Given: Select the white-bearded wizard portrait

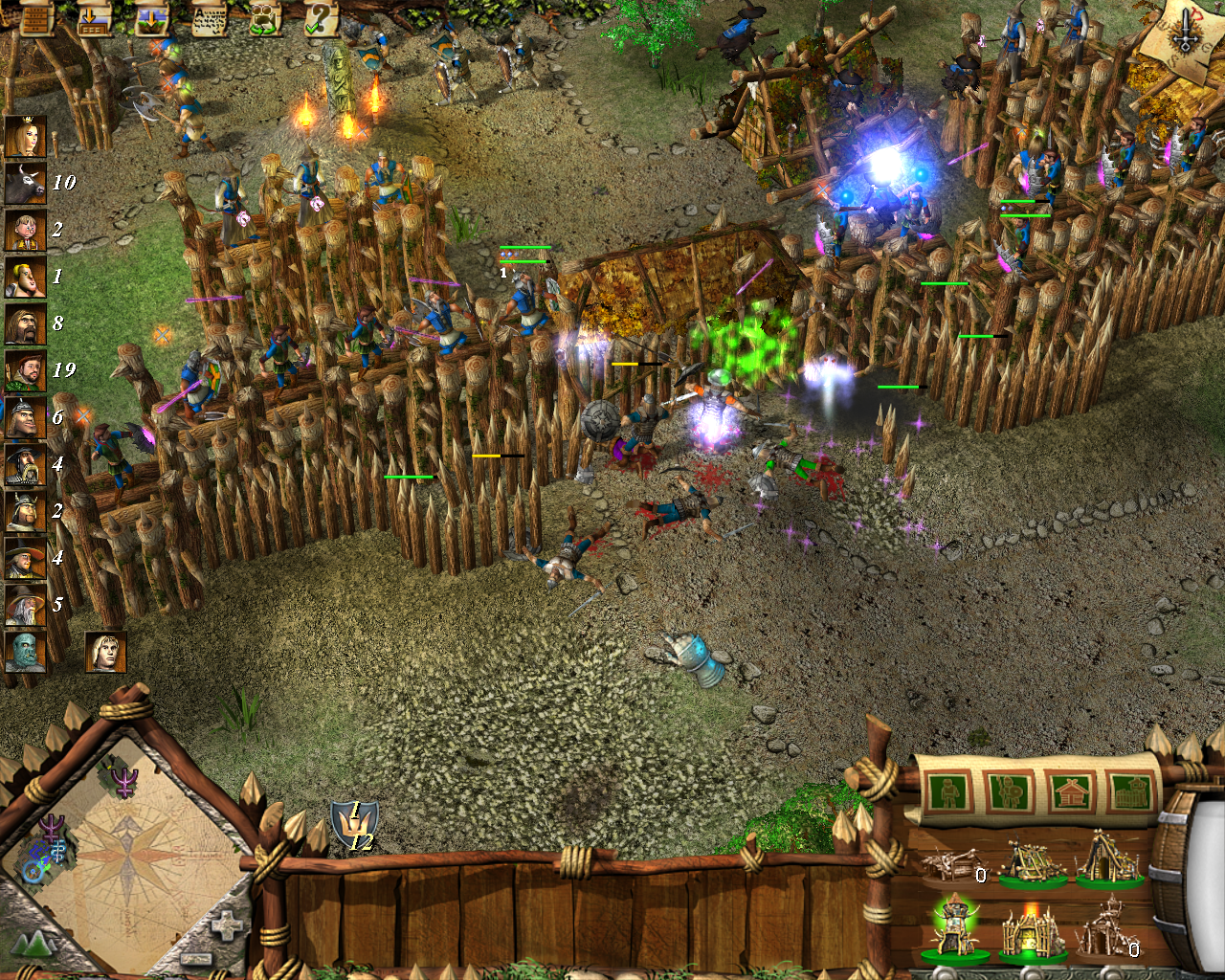Looking at the screenshot, I should tap(25, 605).
